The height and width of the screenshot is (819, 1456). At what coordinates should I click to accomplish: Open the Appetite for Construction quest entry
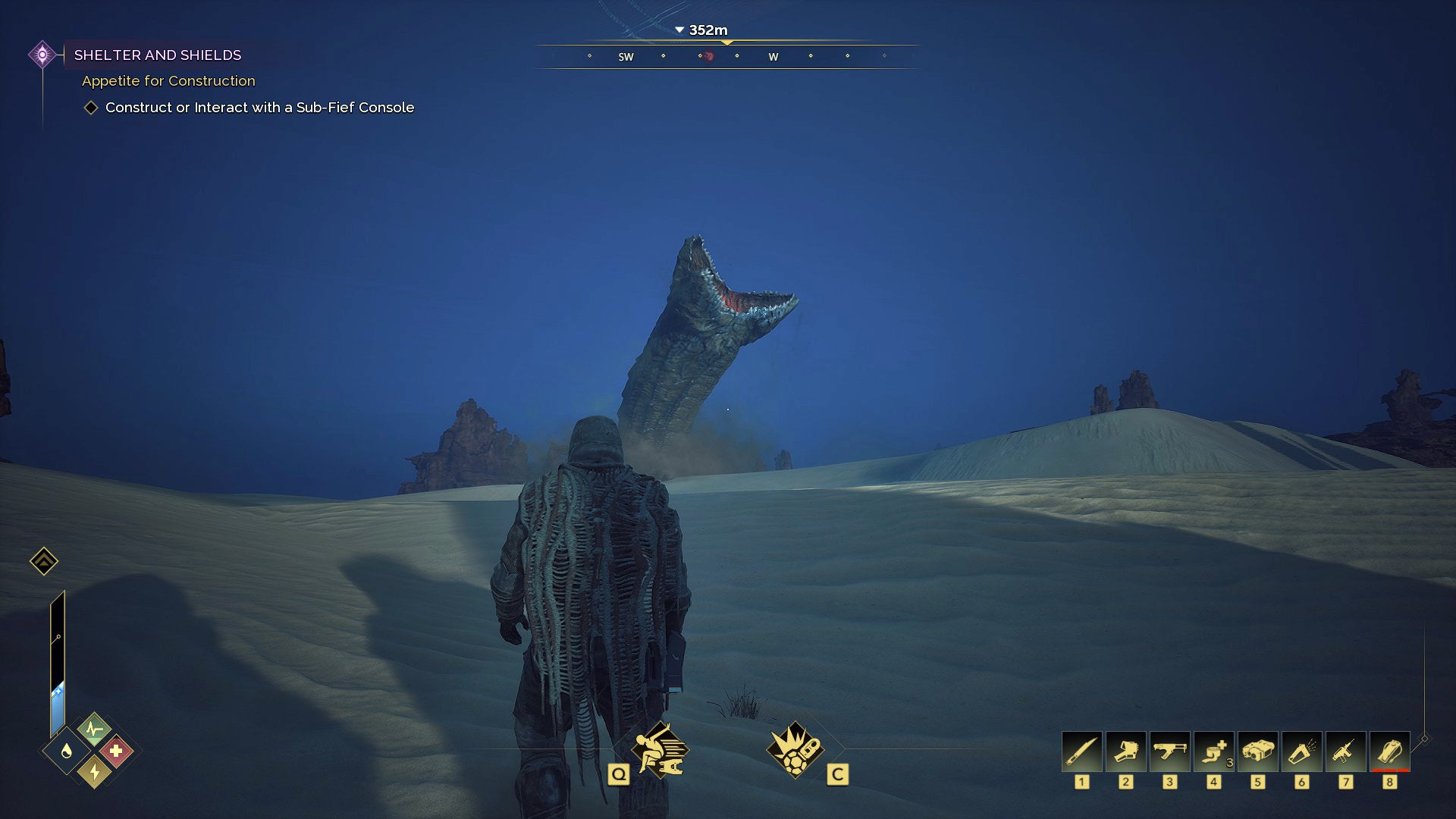168,80
